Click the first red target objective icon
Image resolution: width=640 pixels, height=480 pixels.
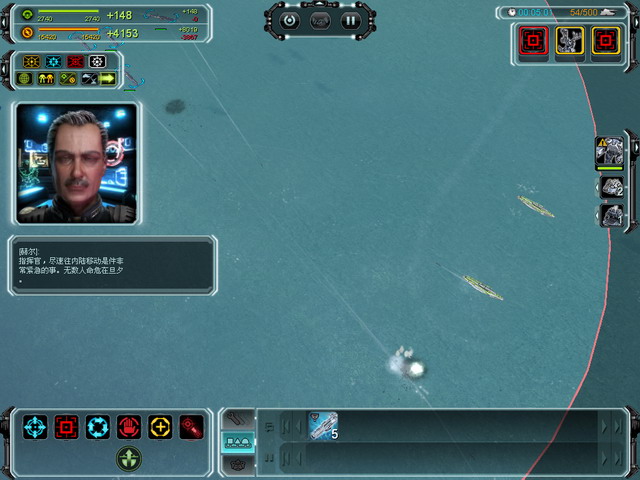(x=534, y=40)
